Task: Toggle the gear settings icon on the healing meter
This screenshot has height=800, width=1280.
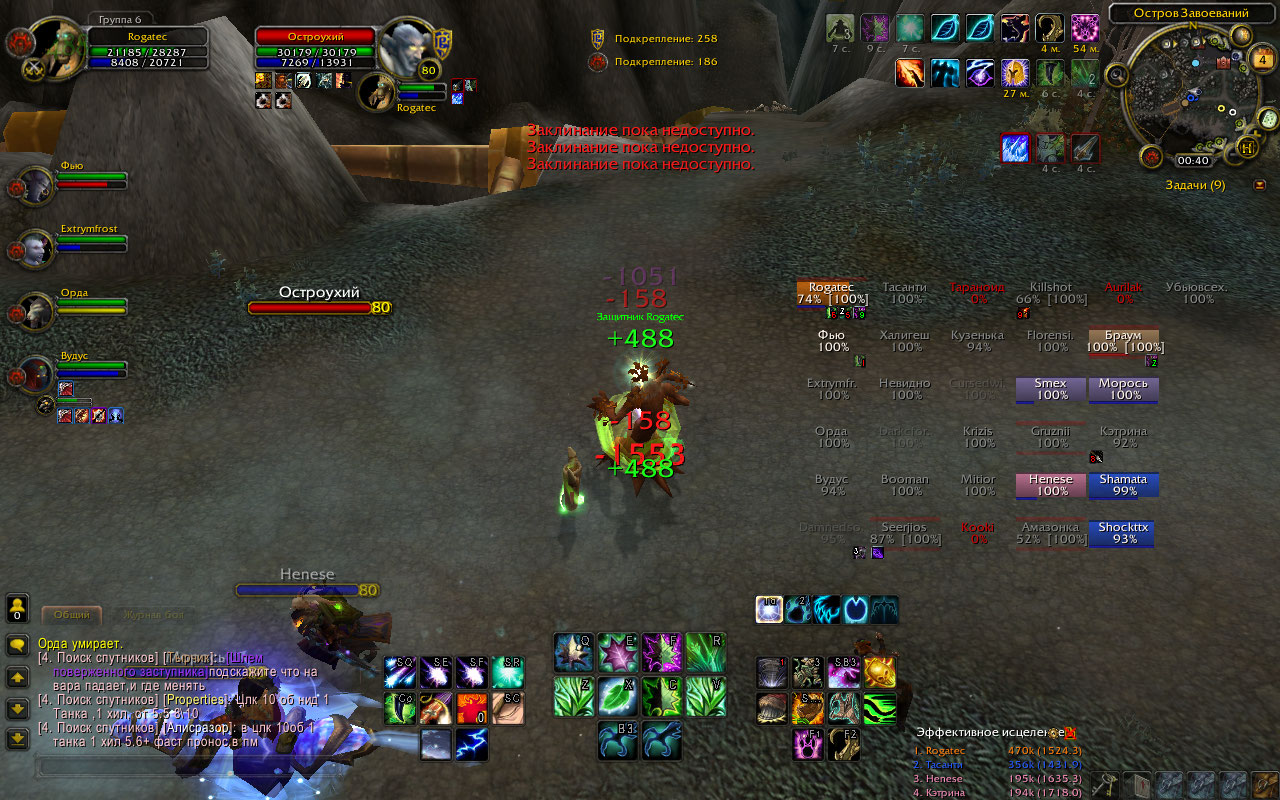Action: [x=1053, y=733]
